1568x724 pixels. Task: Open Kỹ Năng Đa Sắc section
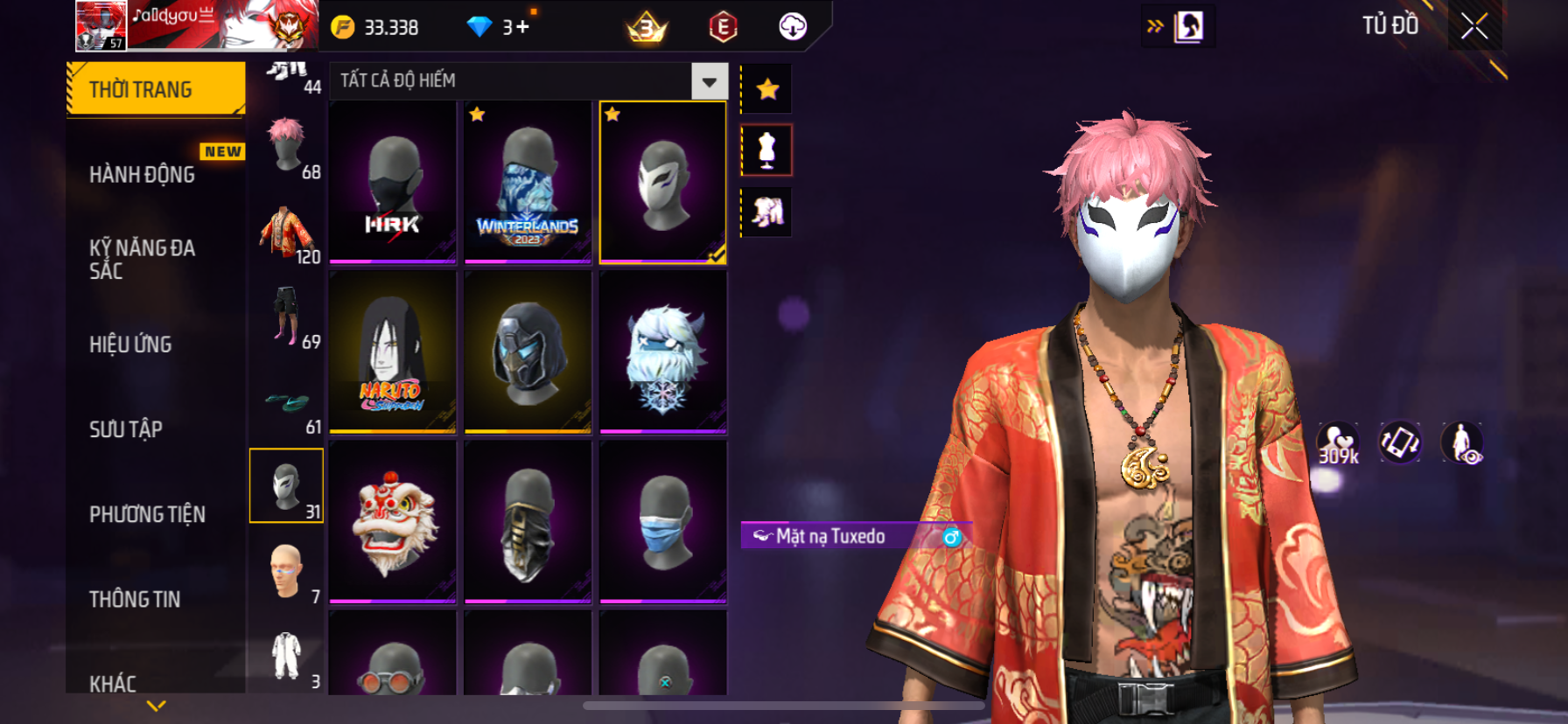click(x=143, y=260)
